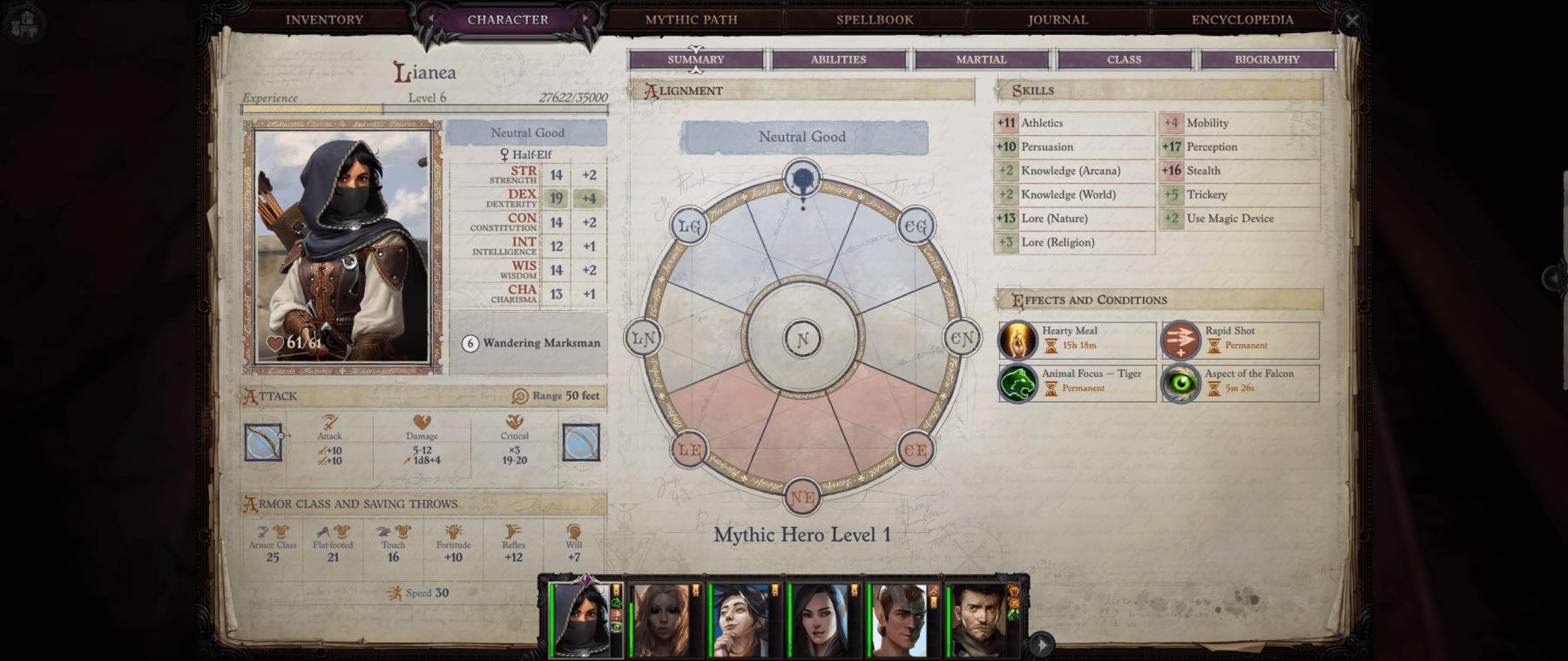The image size is (1568, 661).
Task: View the Biography sub-tab
Action: (x=1267, y=59)
